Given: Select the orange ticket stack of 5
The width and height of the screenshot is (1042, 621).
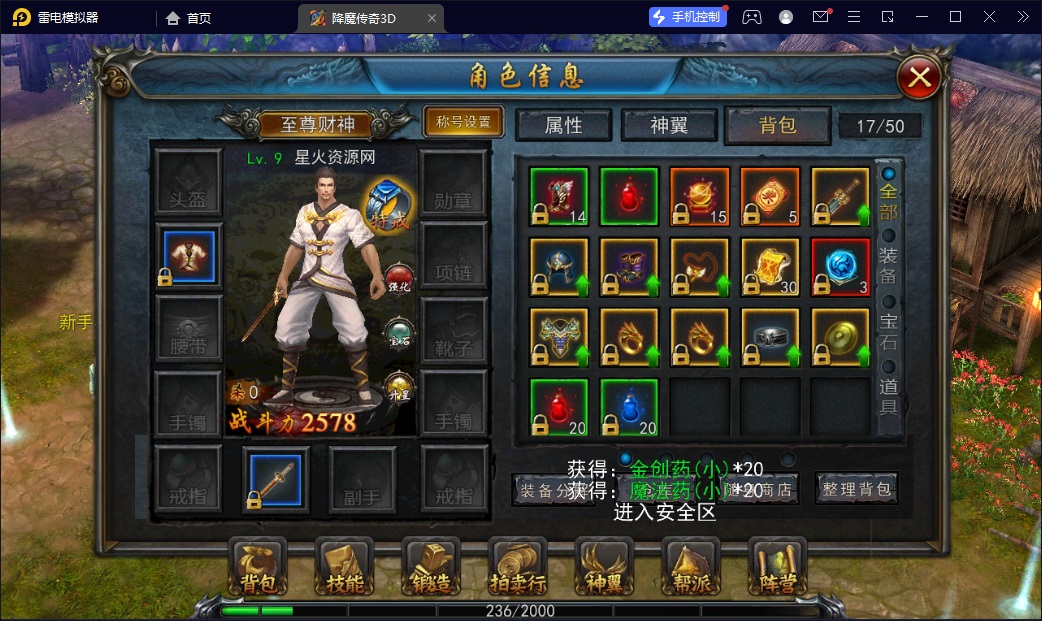Looking at the screenshot, I should pyautogui.click(x=770, y=196).
